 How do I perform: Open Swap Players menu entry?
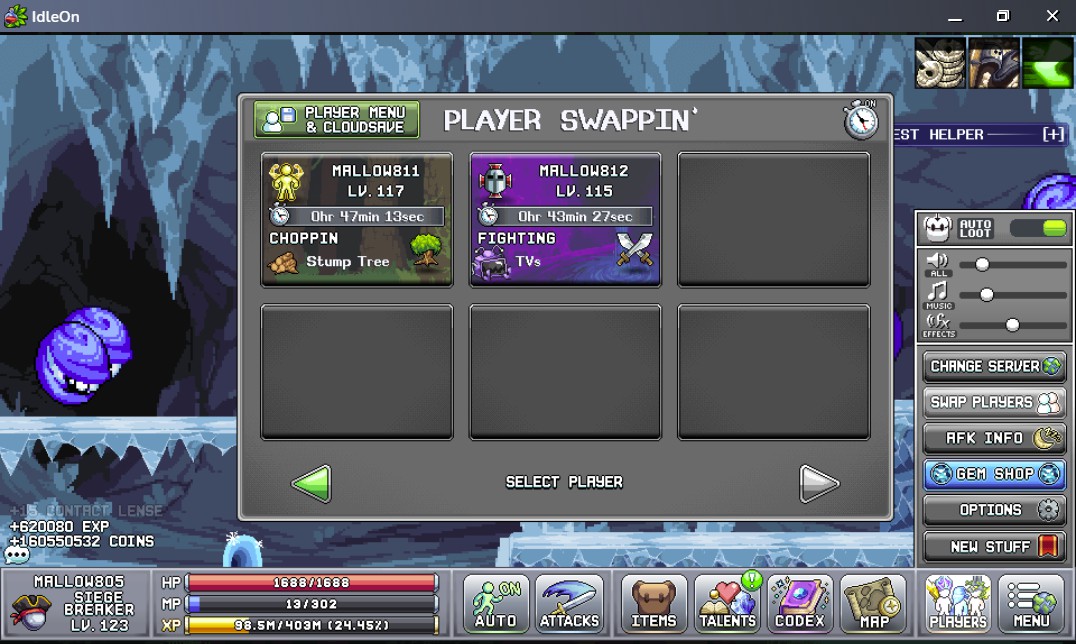(994, 402)
